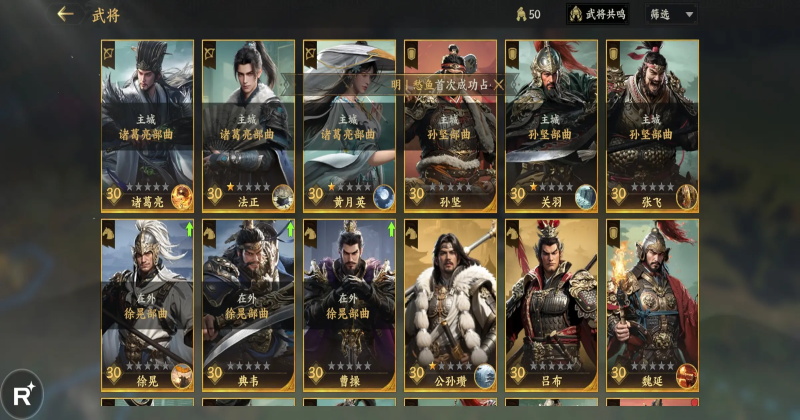Image resolution: width=800 pixels, height=420 pixels.
Task: Go back using the arrow button
Action: point(66,14)
